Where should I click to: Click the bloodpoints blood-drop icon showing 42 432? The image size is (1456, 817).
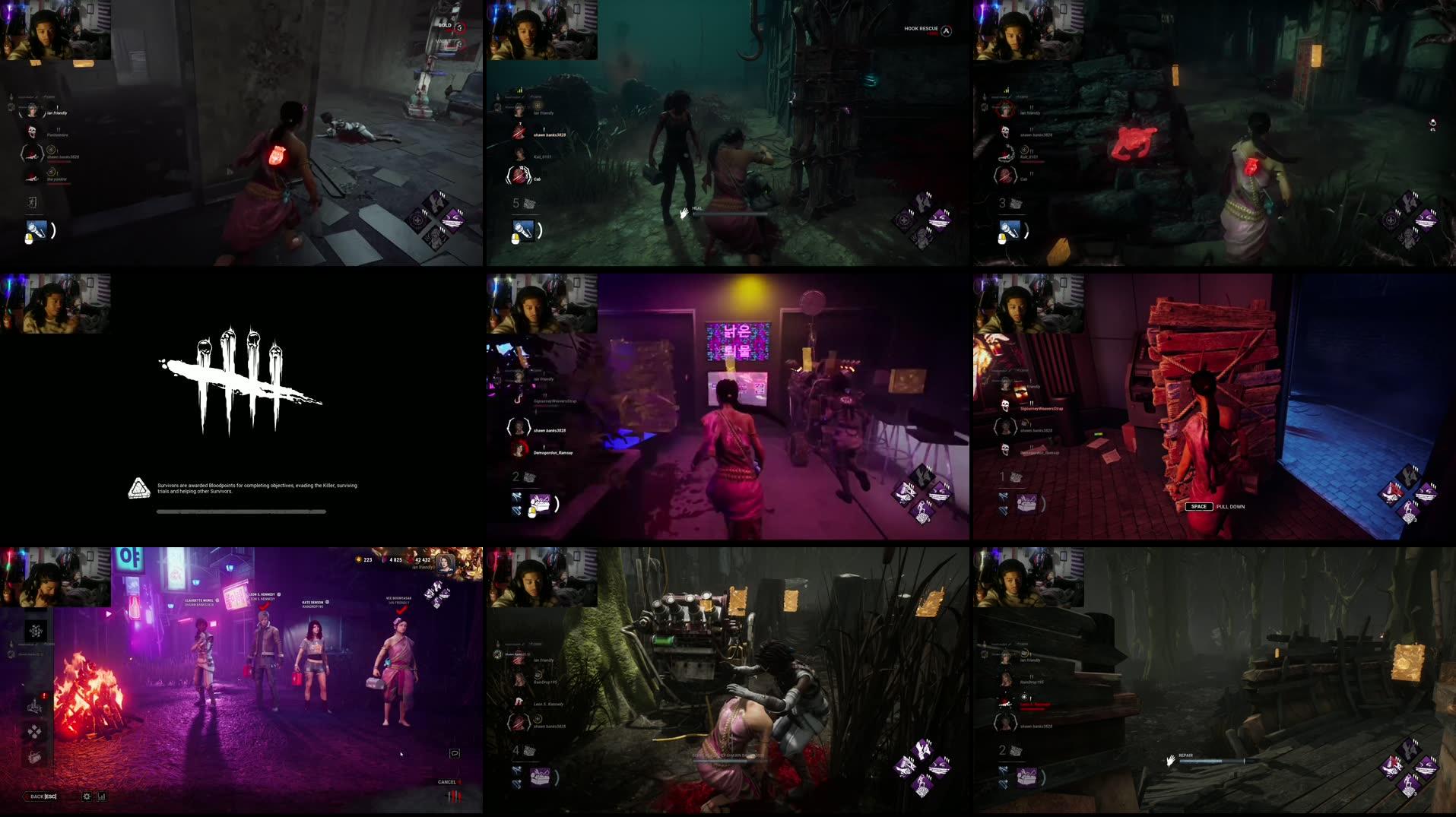[411, 560]
